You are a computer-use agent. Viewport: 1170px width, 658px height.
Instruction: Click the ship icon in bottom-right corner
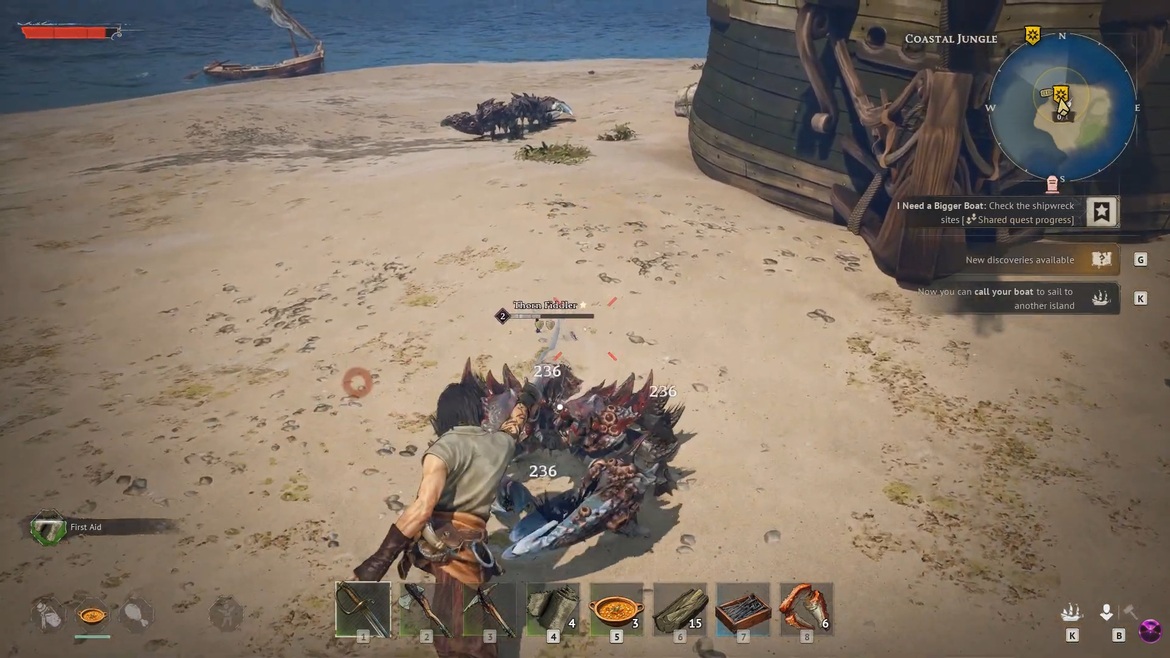coord(1072,612)
